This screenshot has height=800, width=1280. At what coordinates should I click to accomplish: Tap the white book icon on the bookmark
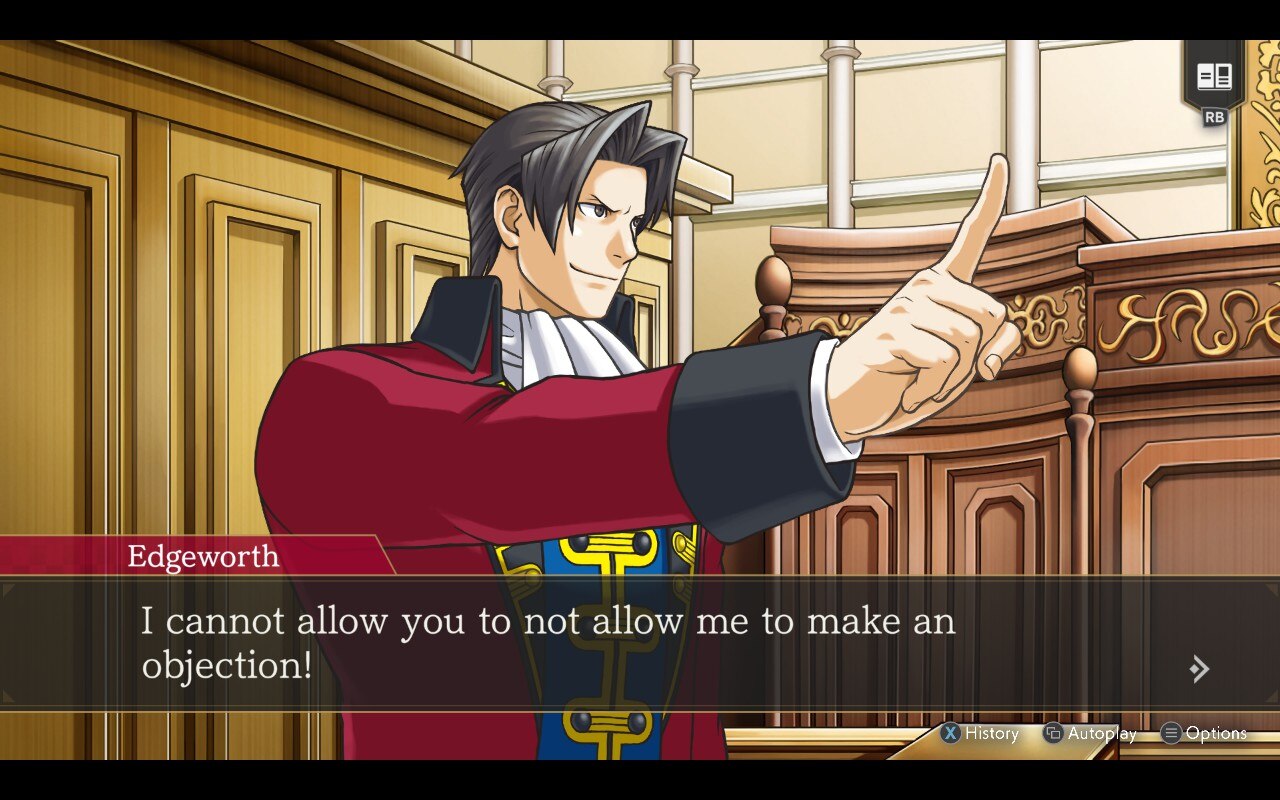tap(1216, 76)
